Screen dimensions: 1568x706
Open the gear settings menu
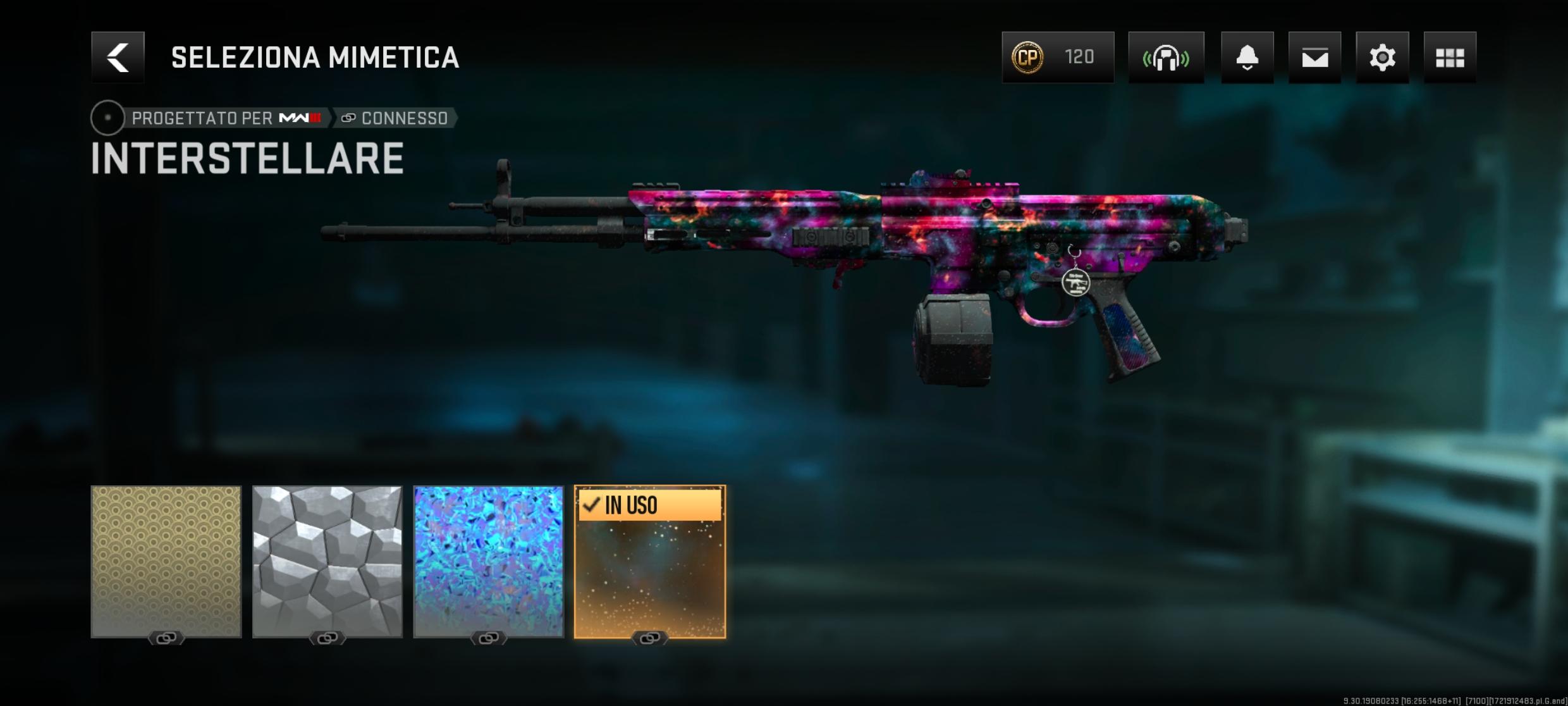point(1382,58)
